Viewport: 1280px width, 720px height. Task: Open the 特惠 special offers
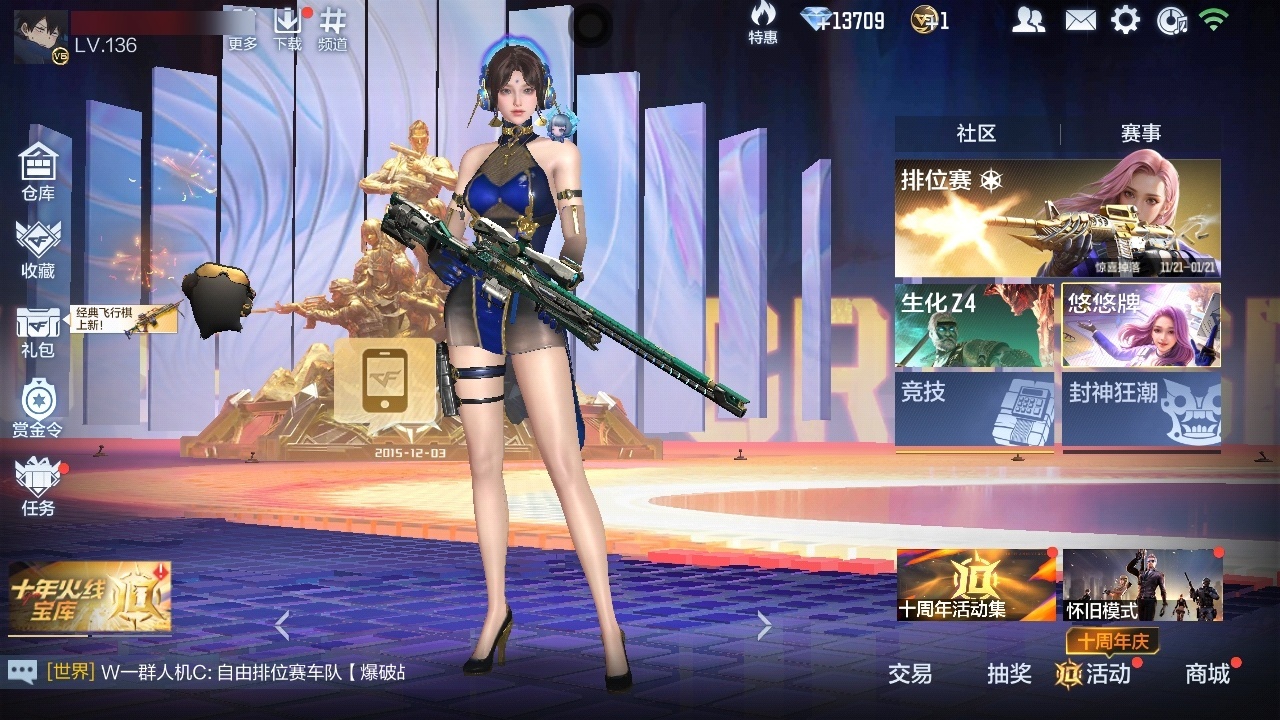[x=763, y=23]
